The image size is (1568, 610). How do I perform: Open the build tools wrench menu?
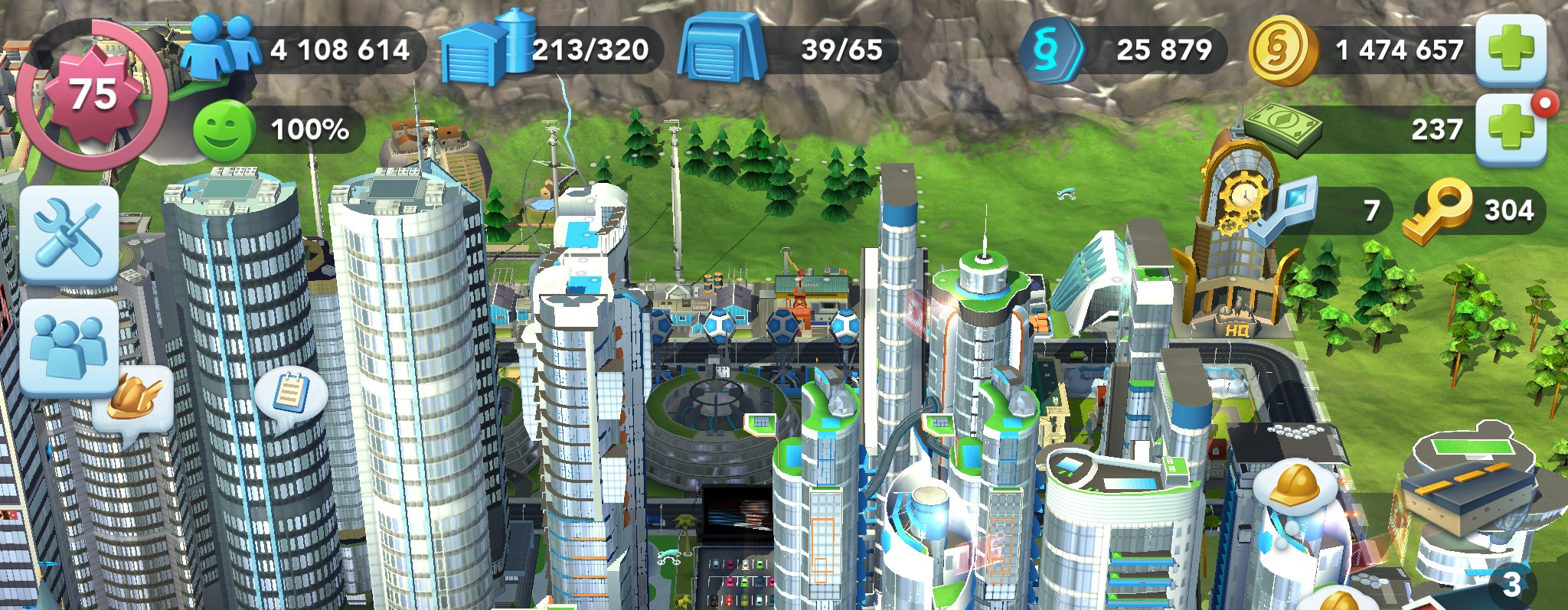(69, 234)
